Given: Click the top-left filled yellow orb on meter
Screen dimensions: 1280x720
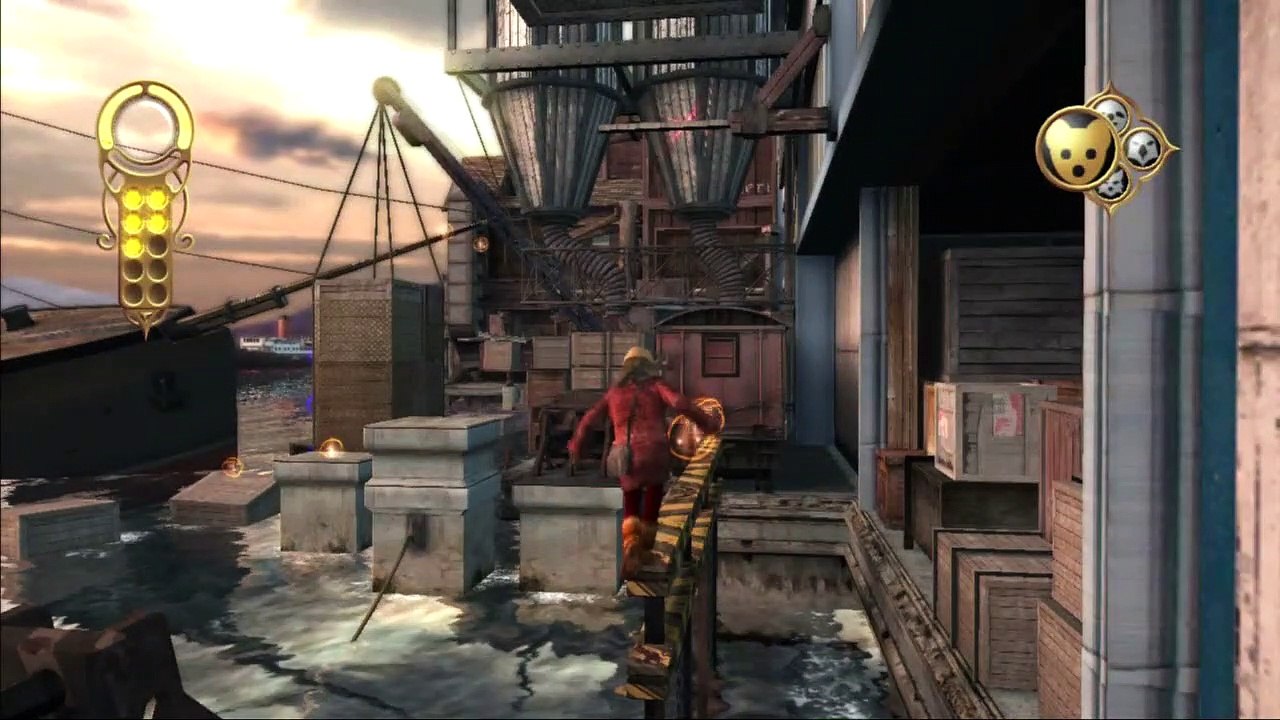Looking at the screenshot, I should (133, 200).
